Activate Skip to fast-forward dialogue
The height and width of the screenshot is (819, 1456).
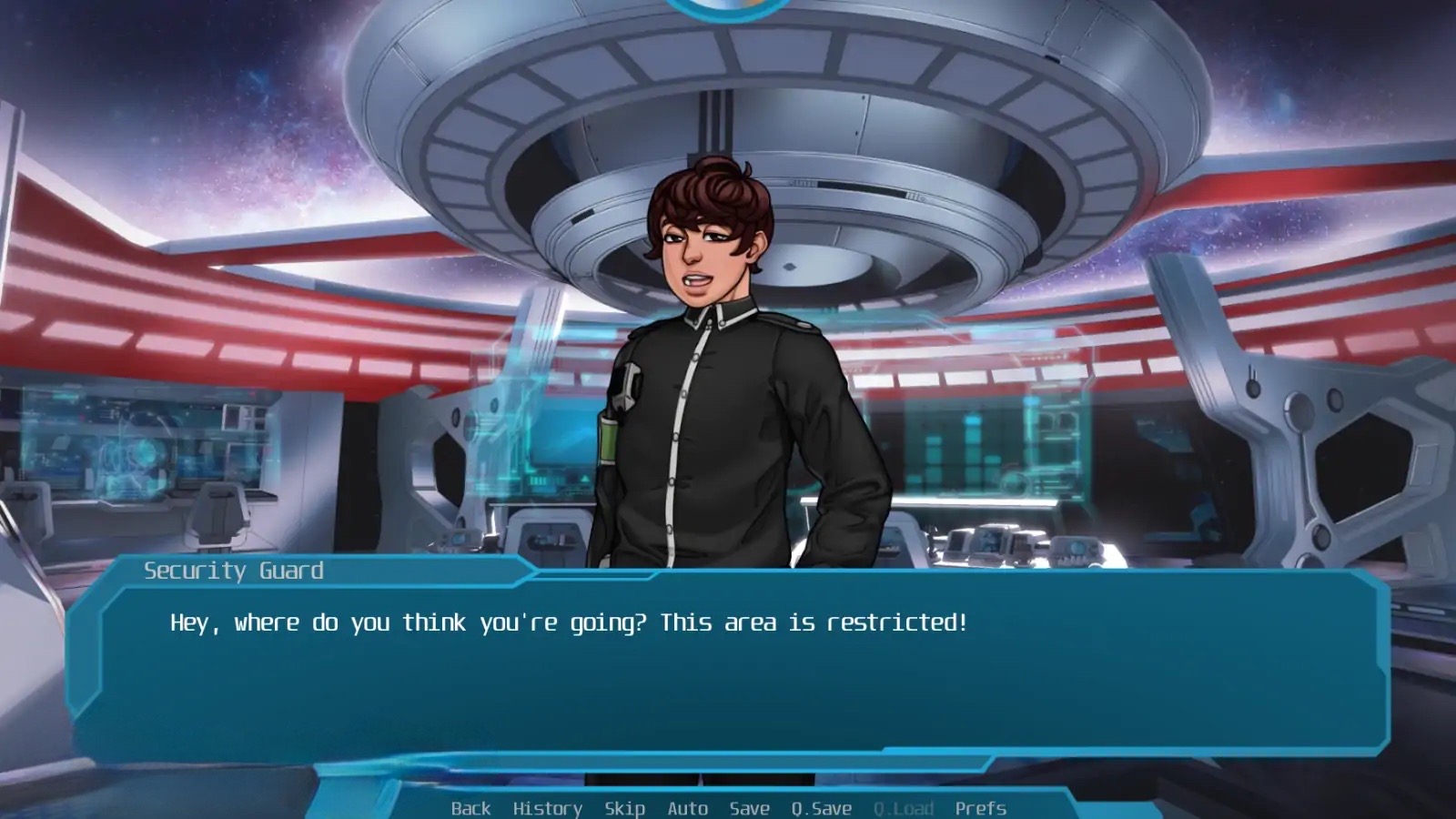tap(624, 808)
